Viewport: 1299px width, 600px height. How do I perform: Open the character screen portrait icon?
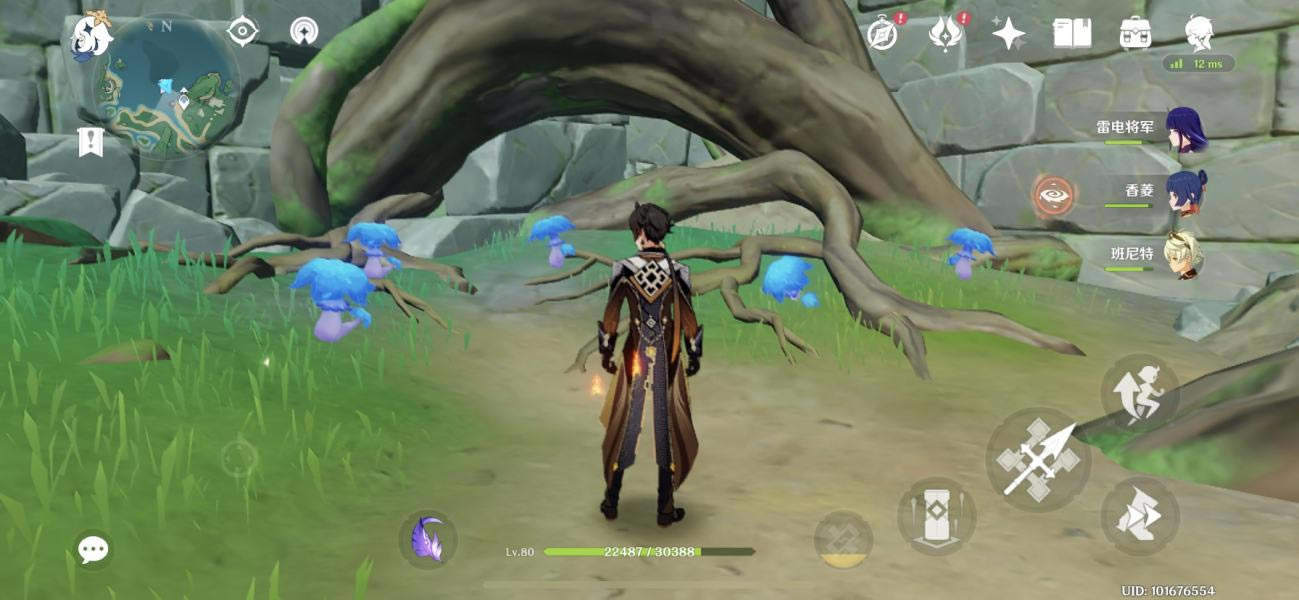click(x=1199, y=34)
